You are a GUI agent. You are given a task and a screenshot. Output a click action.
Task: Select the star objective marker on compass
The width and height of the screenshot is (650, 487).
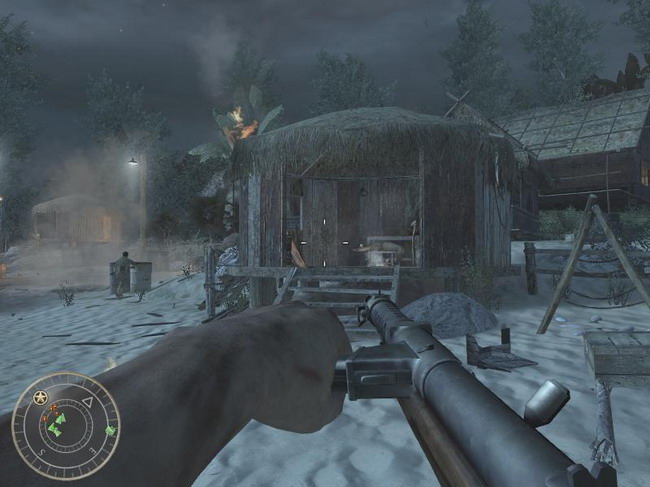[x=41, y=398]
